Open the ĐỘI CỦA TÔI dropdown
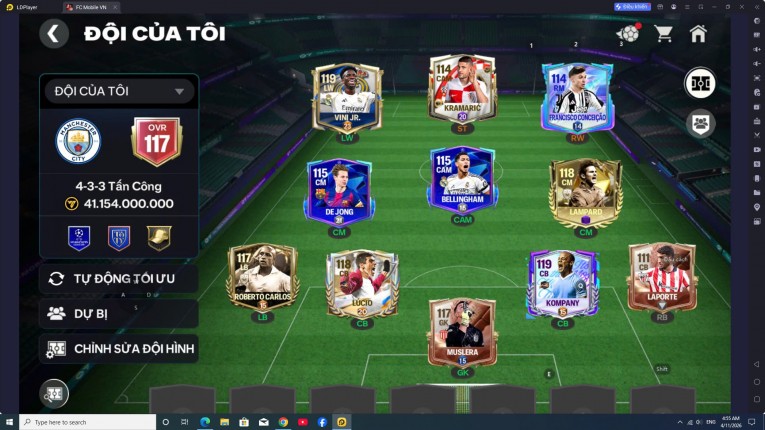The height and width of the screenshot is (430, 765). [119, 91]
